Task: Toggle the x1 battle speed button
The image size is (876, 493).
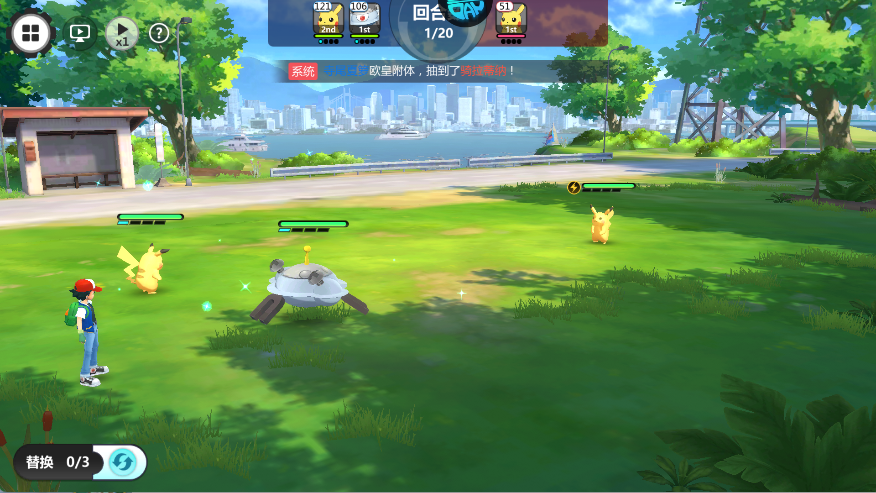Action: [121, 33]
